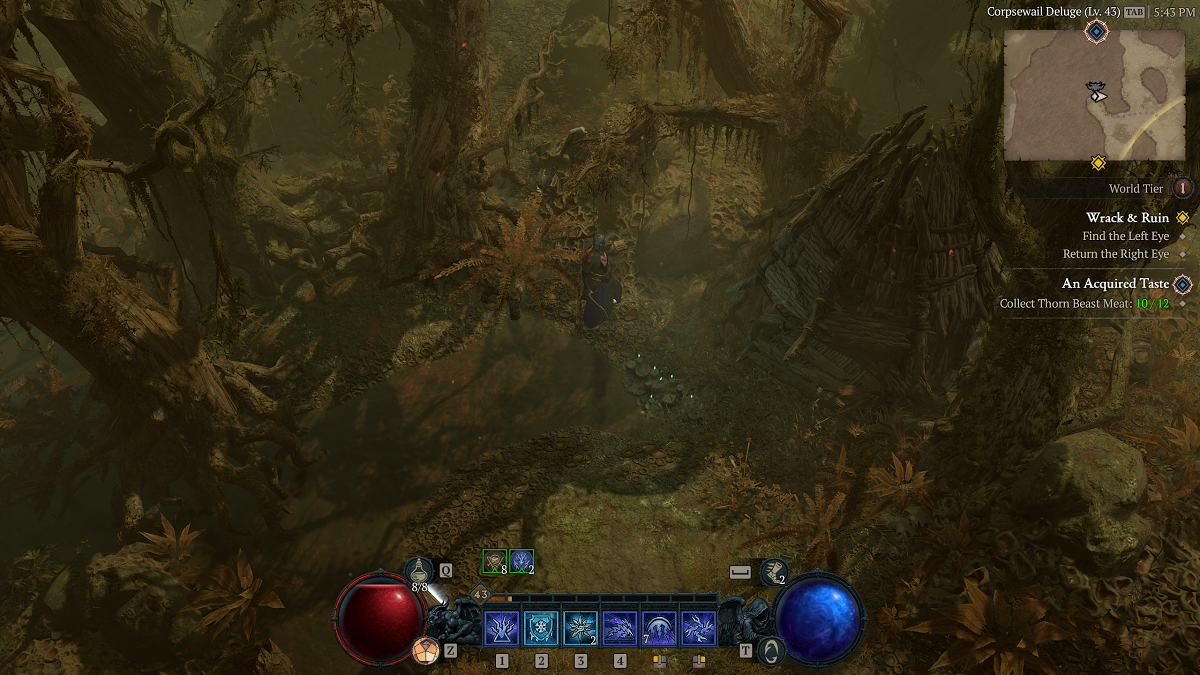The width and height of the screenshot is (1200, 675).
Task: Use the skill bound to key 4
Action: click(x=620, y=629)
